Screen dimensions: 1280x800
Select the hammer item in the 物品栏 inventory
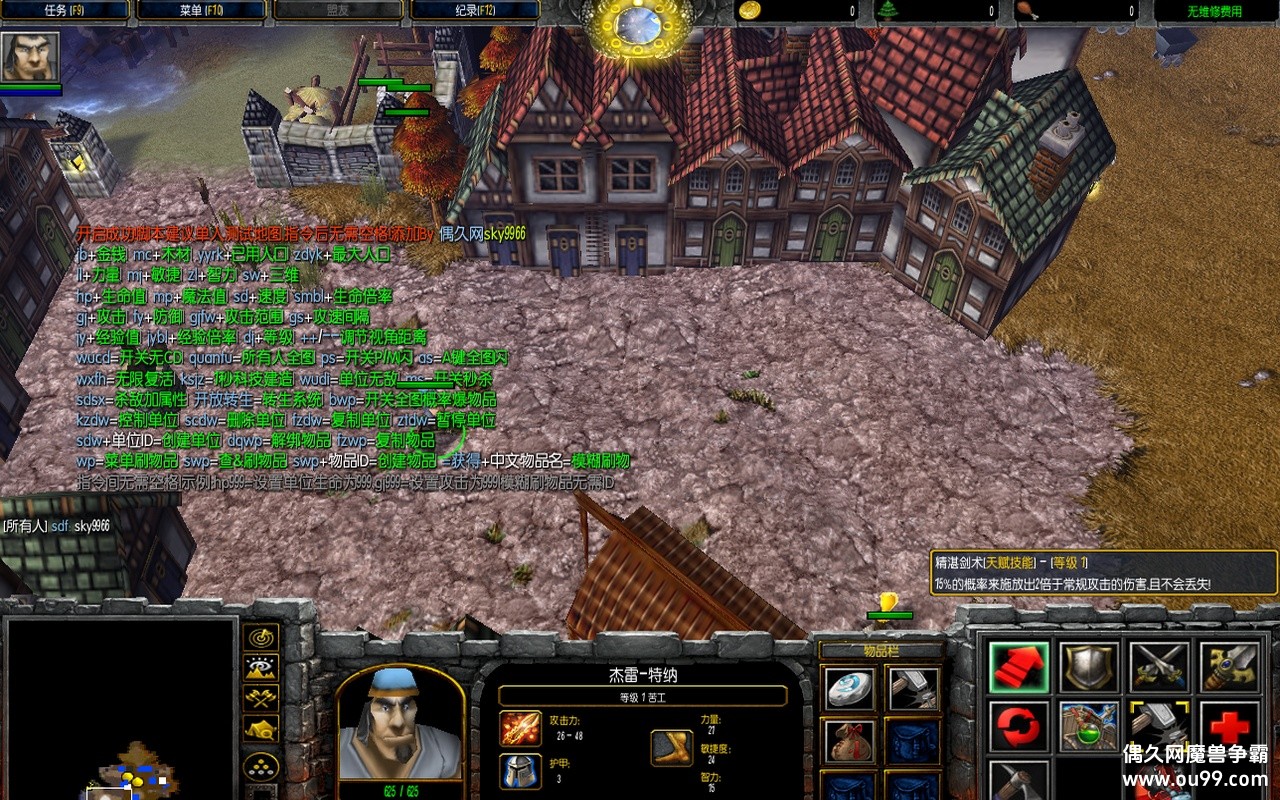[914, 688]
